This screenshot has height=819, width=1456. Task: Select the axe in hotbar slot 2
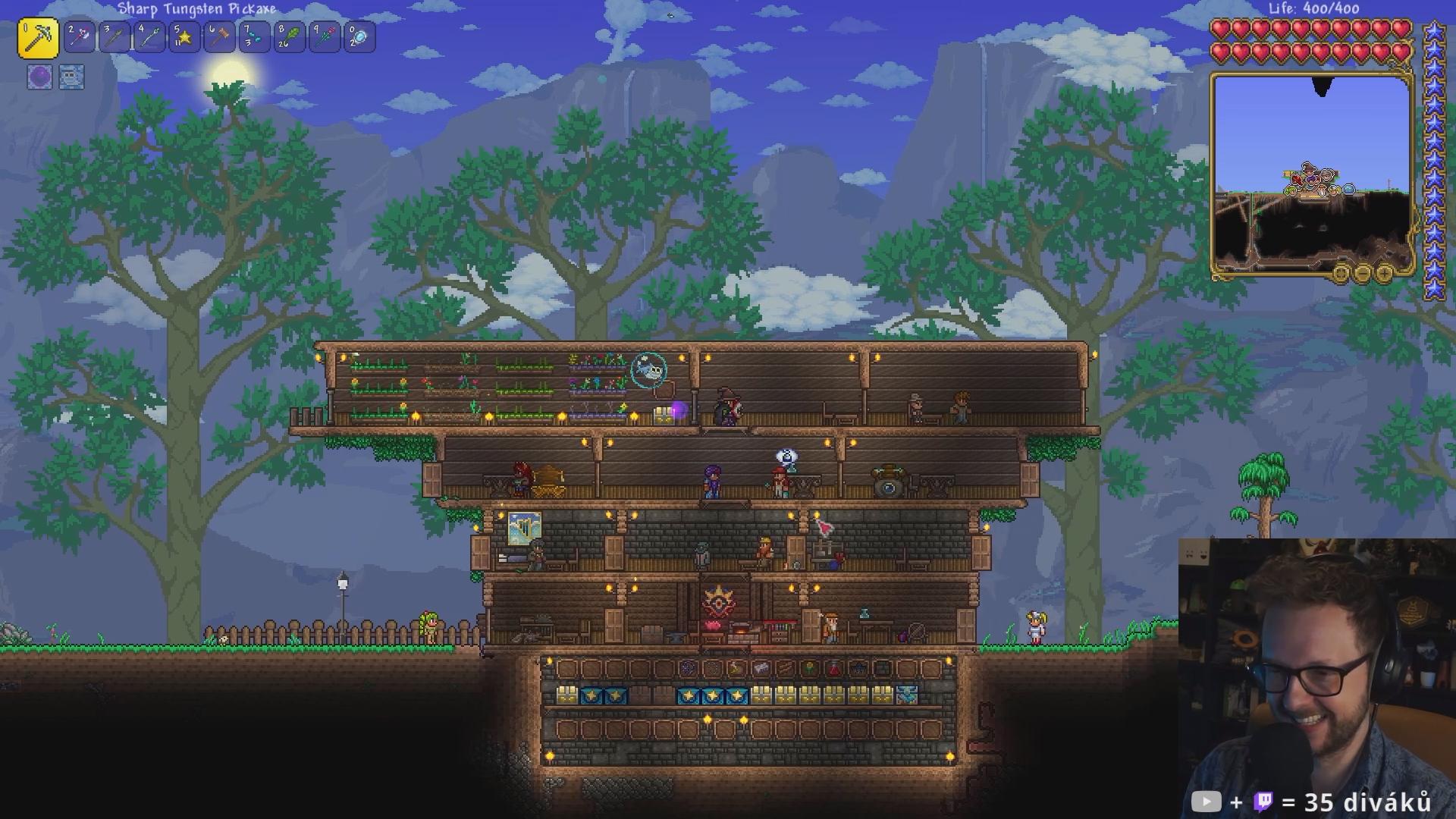80,37
